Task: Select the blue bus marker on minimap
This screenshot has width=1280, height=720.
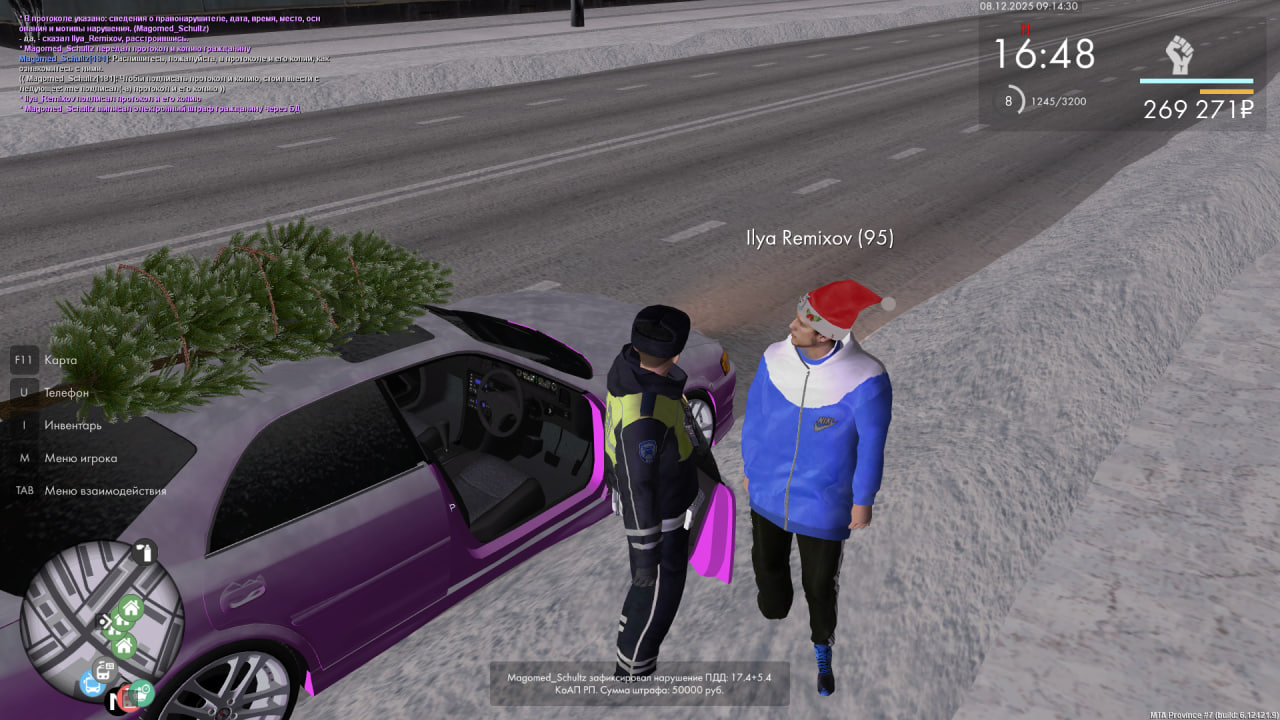Action: pyautogui.click(x=92, y=684)
